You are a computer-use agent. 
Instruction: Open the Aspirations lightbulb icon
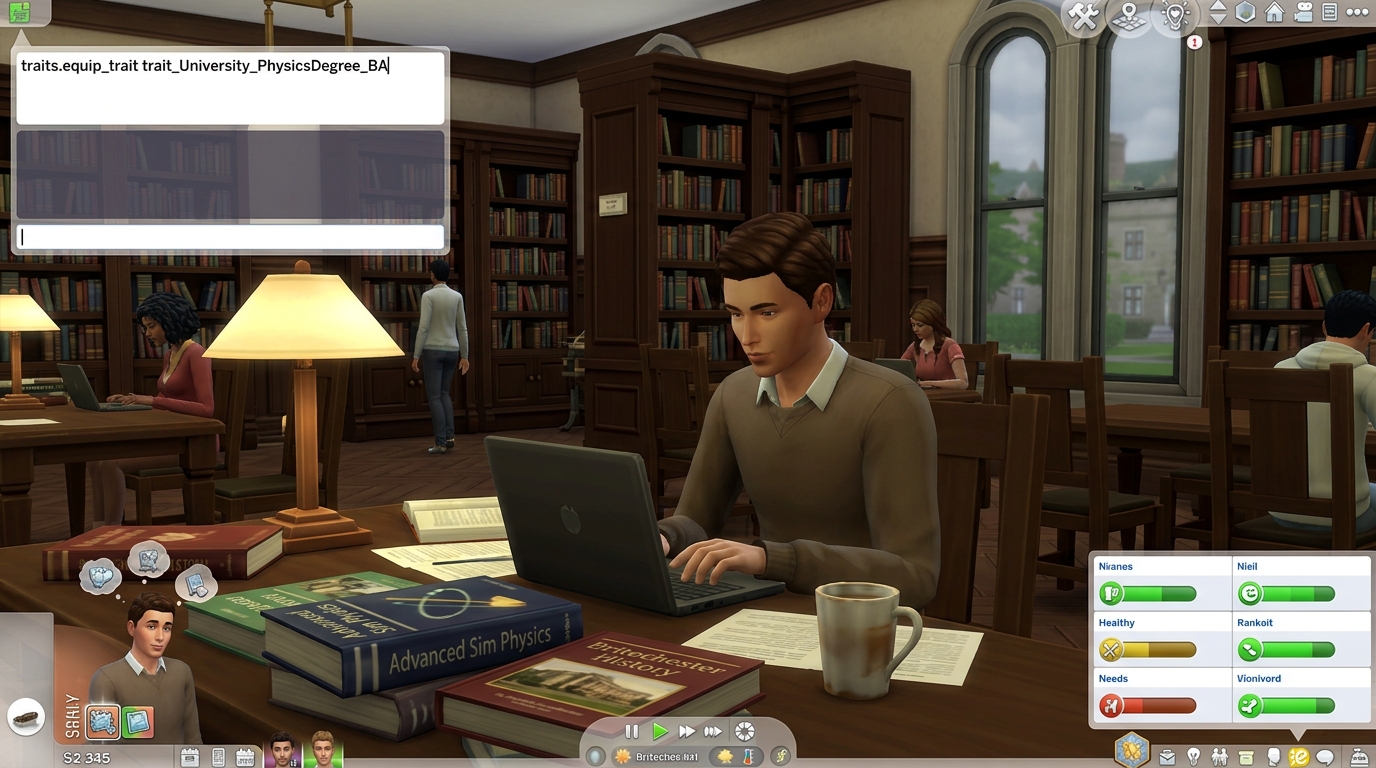click(x=1193, y=755)
